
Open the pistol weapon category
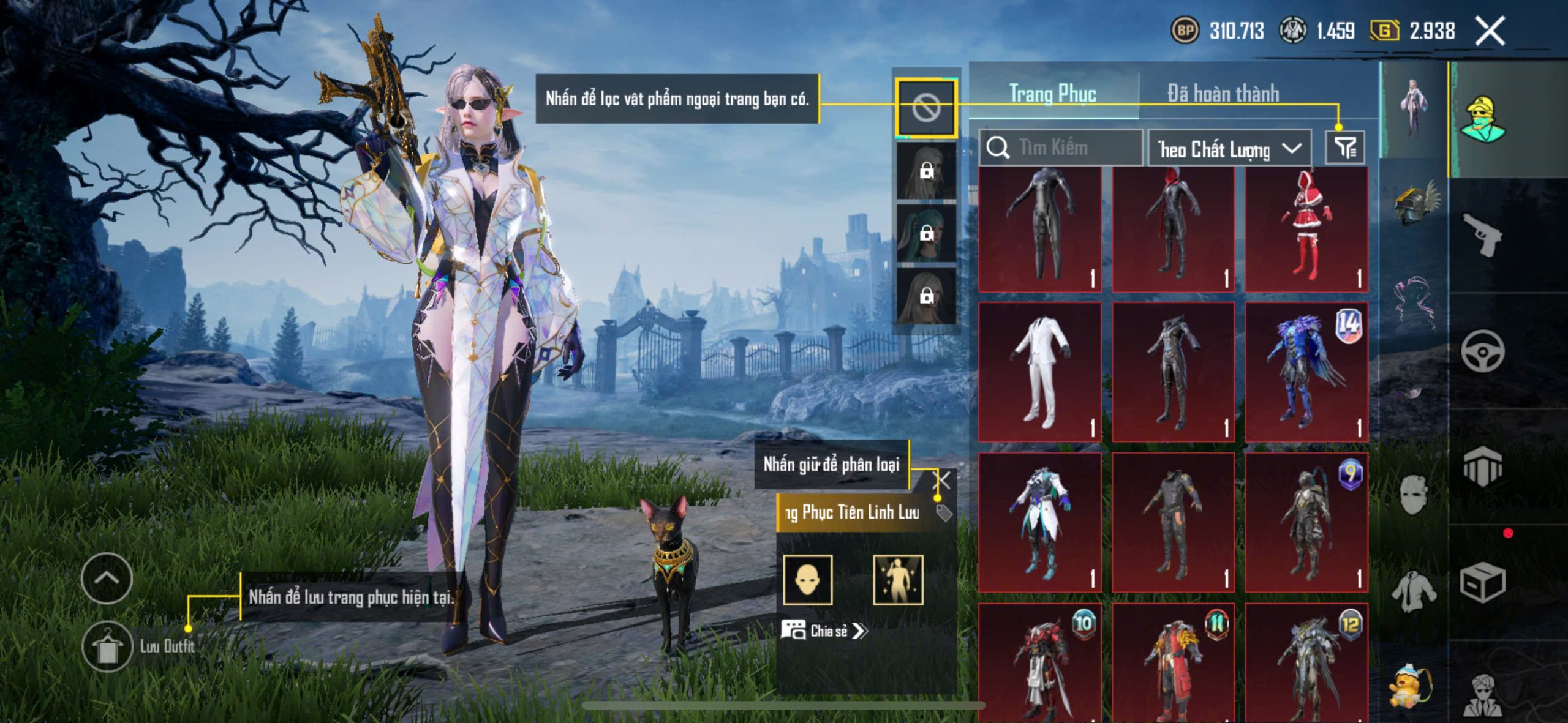(x=1482, y=234)
